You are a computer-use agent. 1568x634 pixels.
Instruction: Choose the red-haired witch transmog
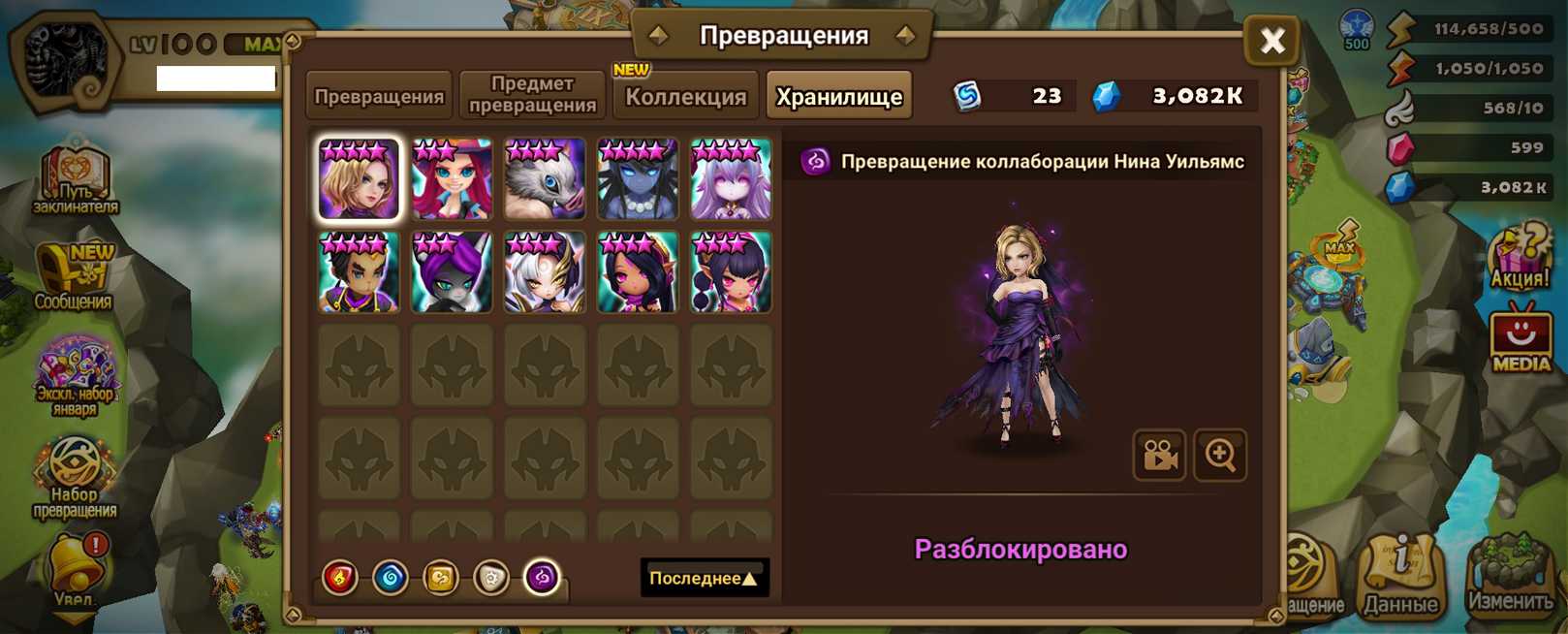tap(452, 179)
